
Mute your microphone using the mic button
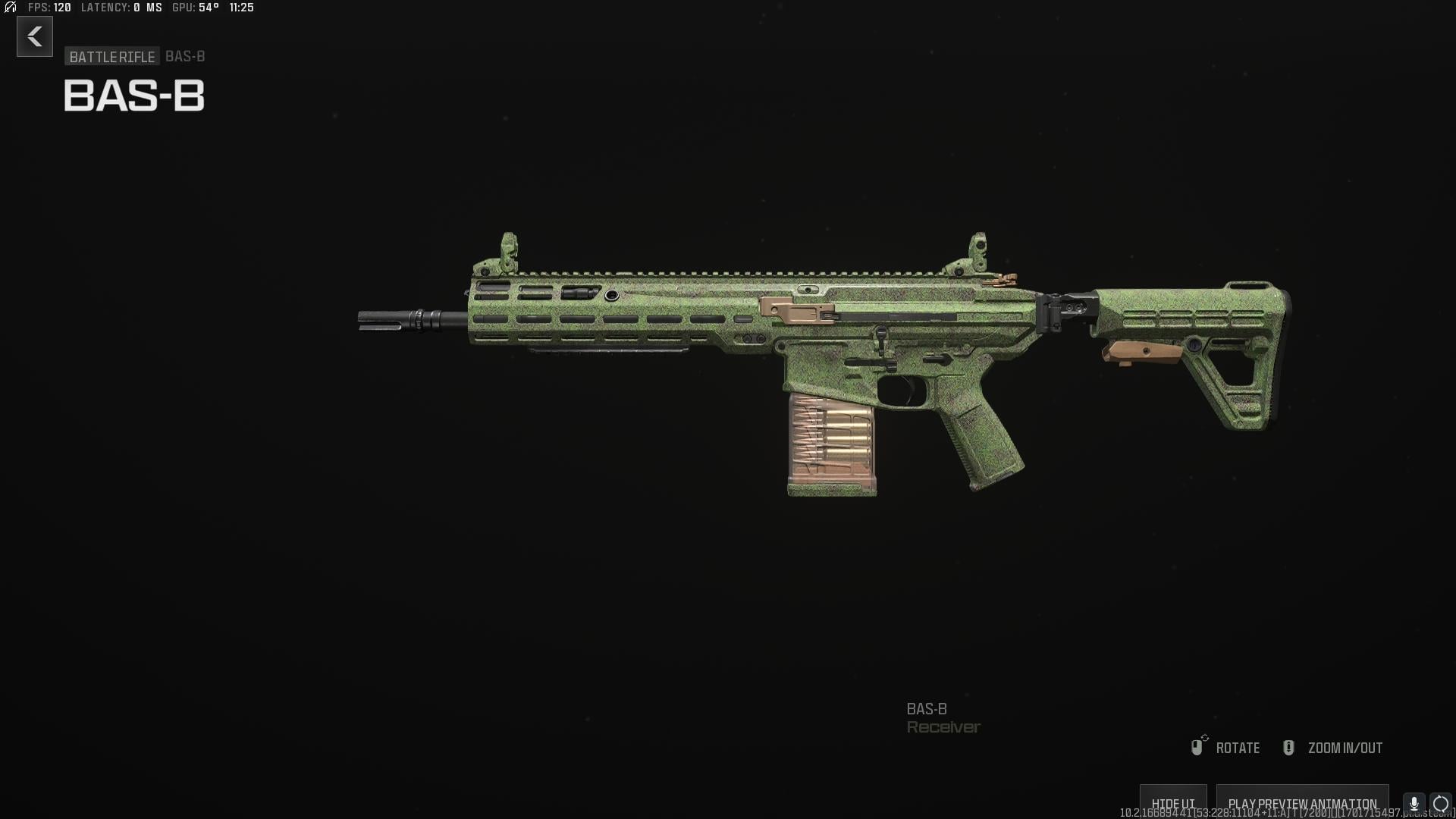click(1412, 802)
